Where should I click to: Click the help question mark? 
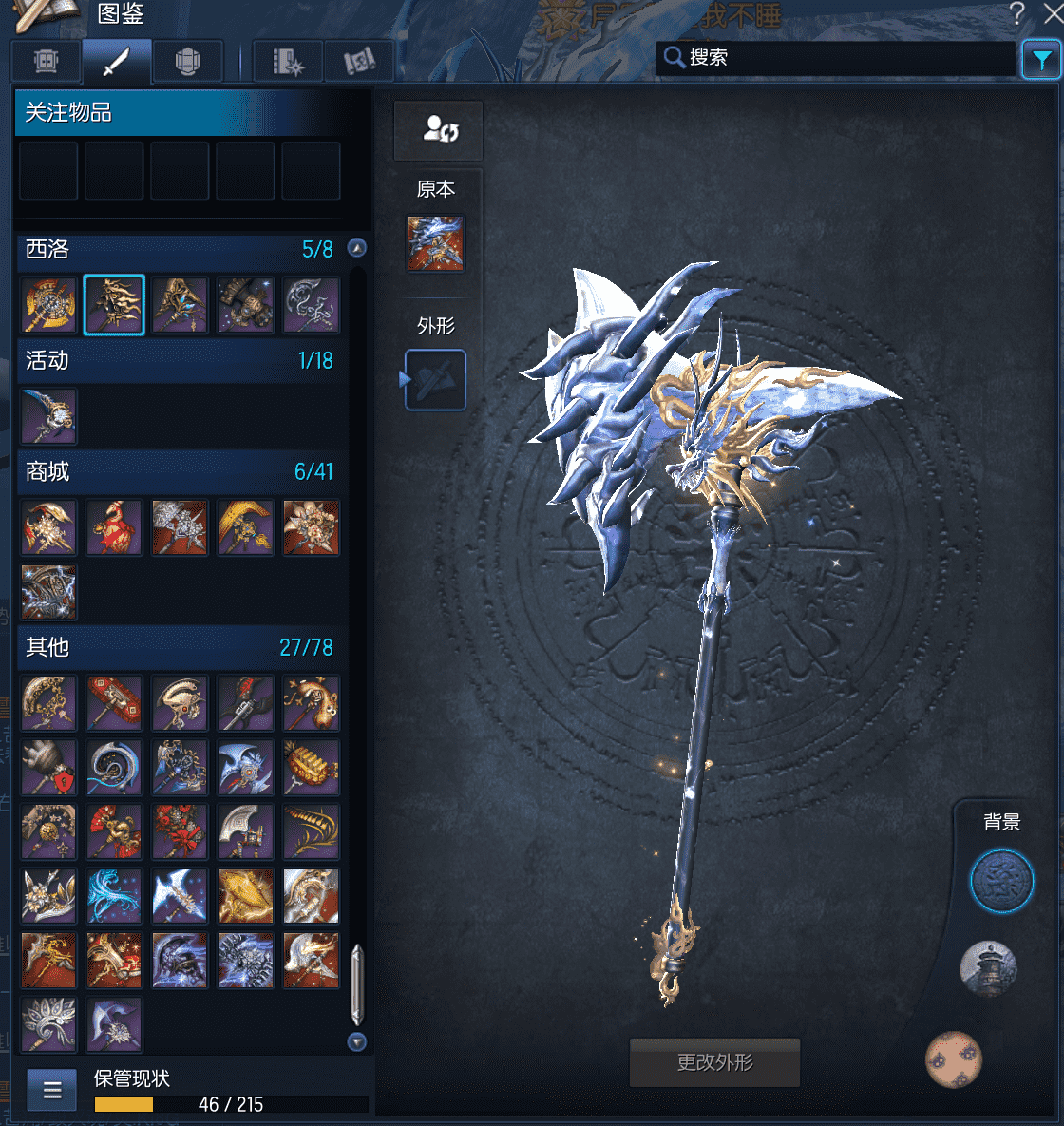pos(1017,14)
